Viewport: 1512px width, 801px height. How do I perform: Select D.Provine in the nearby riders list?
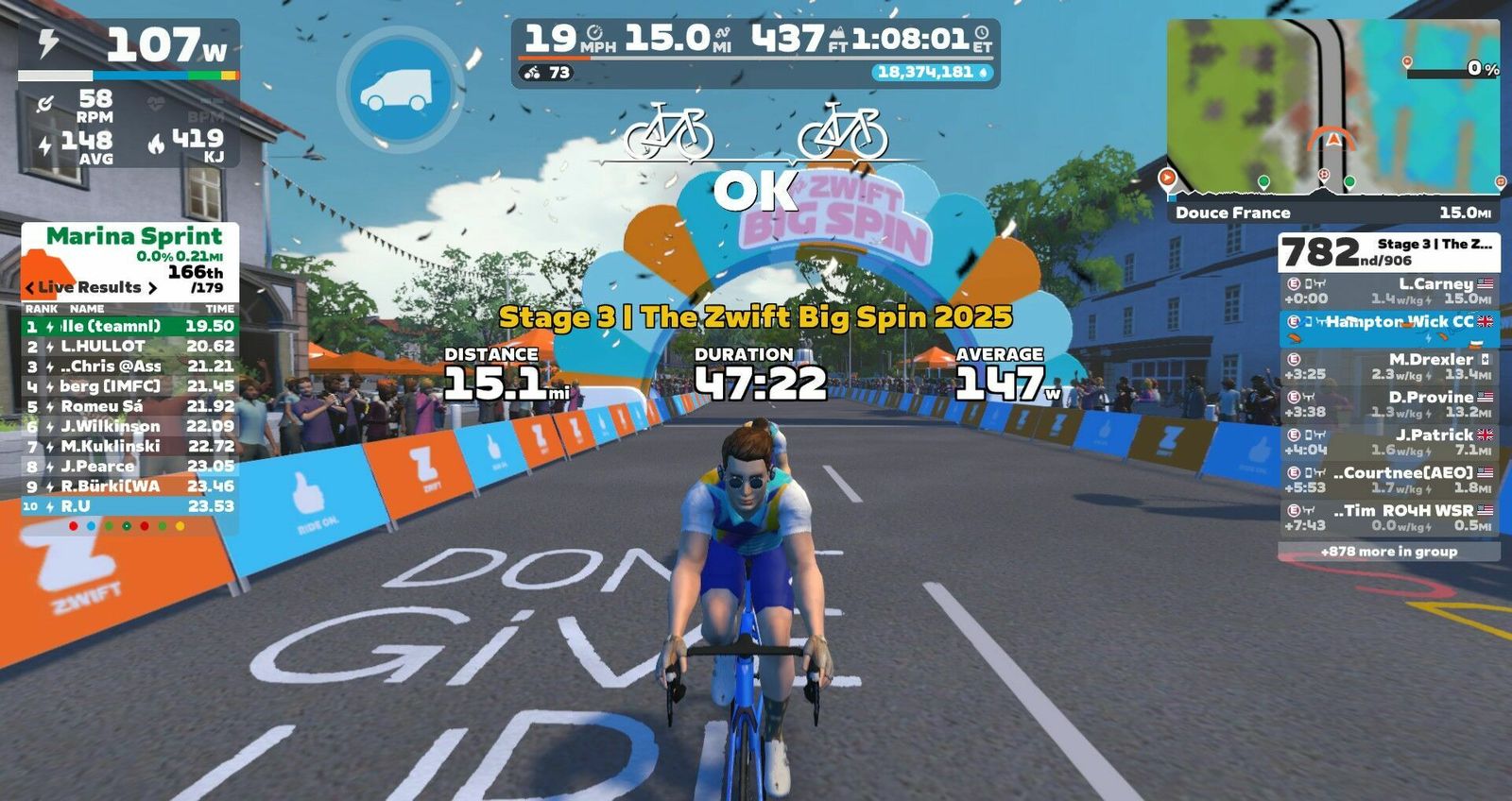coord(1389,404)
